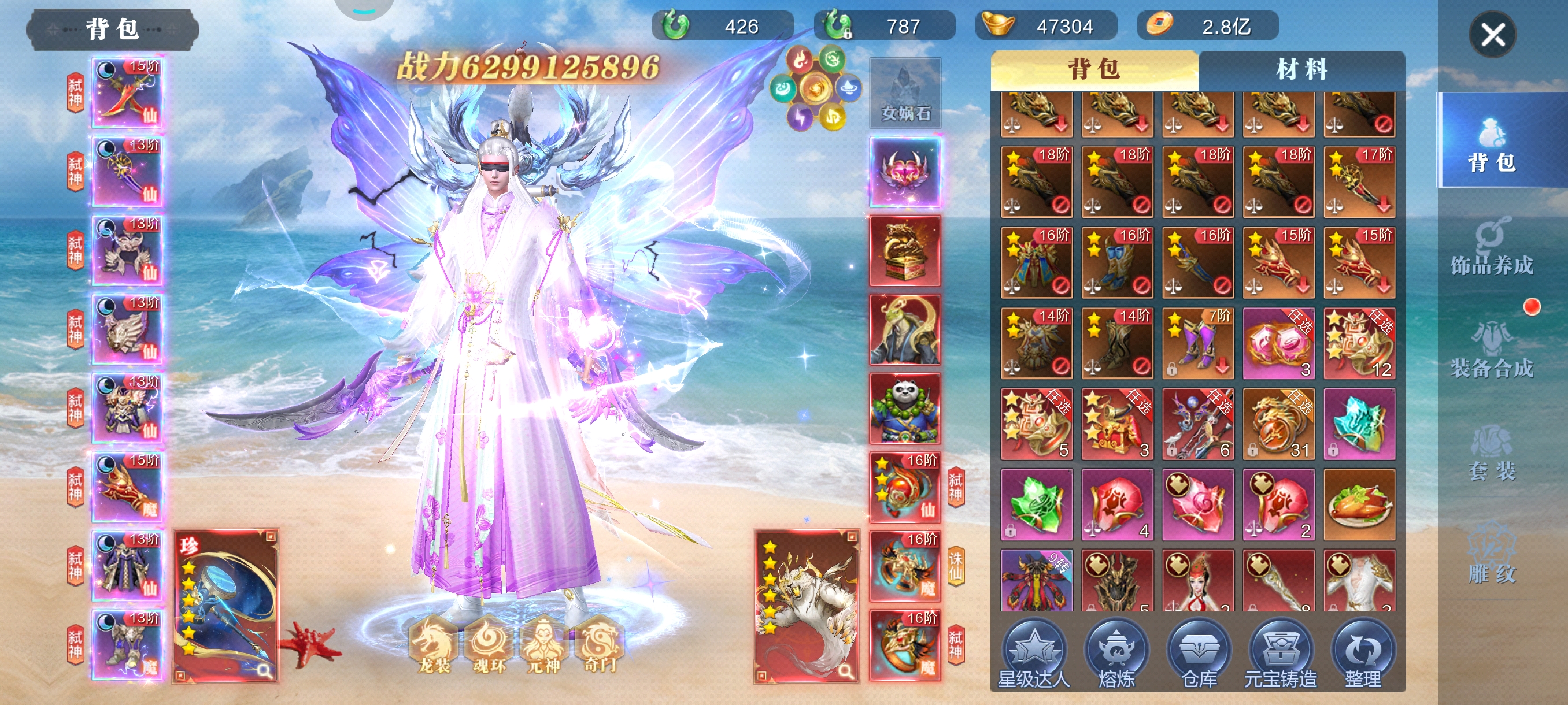Inspect the white tiger mount card
This screenshot has height=705, width=1568.
(x=807, y=606)
